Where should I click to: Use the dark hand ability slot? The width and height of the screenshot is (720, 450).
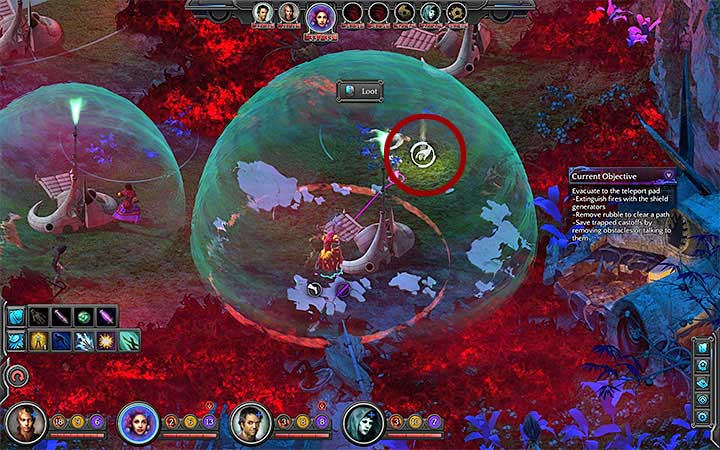click(x=40, y=317)
